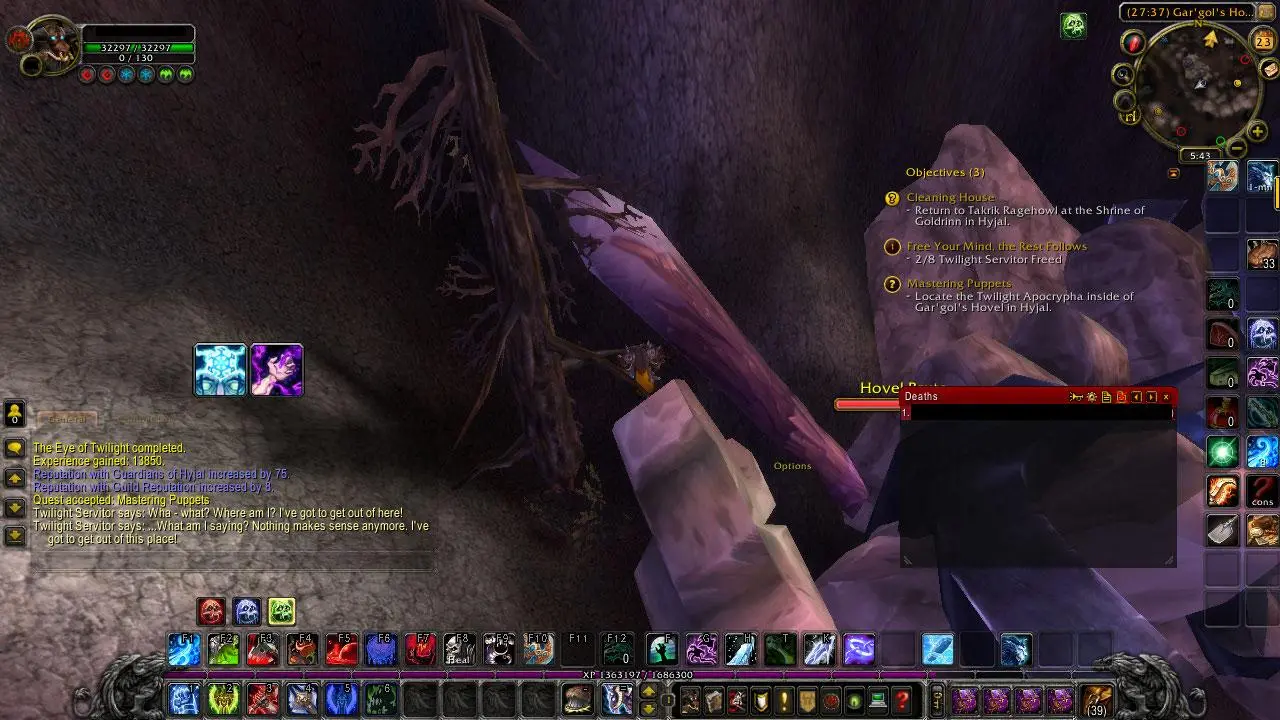Image resolution: width=1280 pixels, height=720 pixels.
Task: Select the Cleaning House quest in objectives
Action: point(950,198)
